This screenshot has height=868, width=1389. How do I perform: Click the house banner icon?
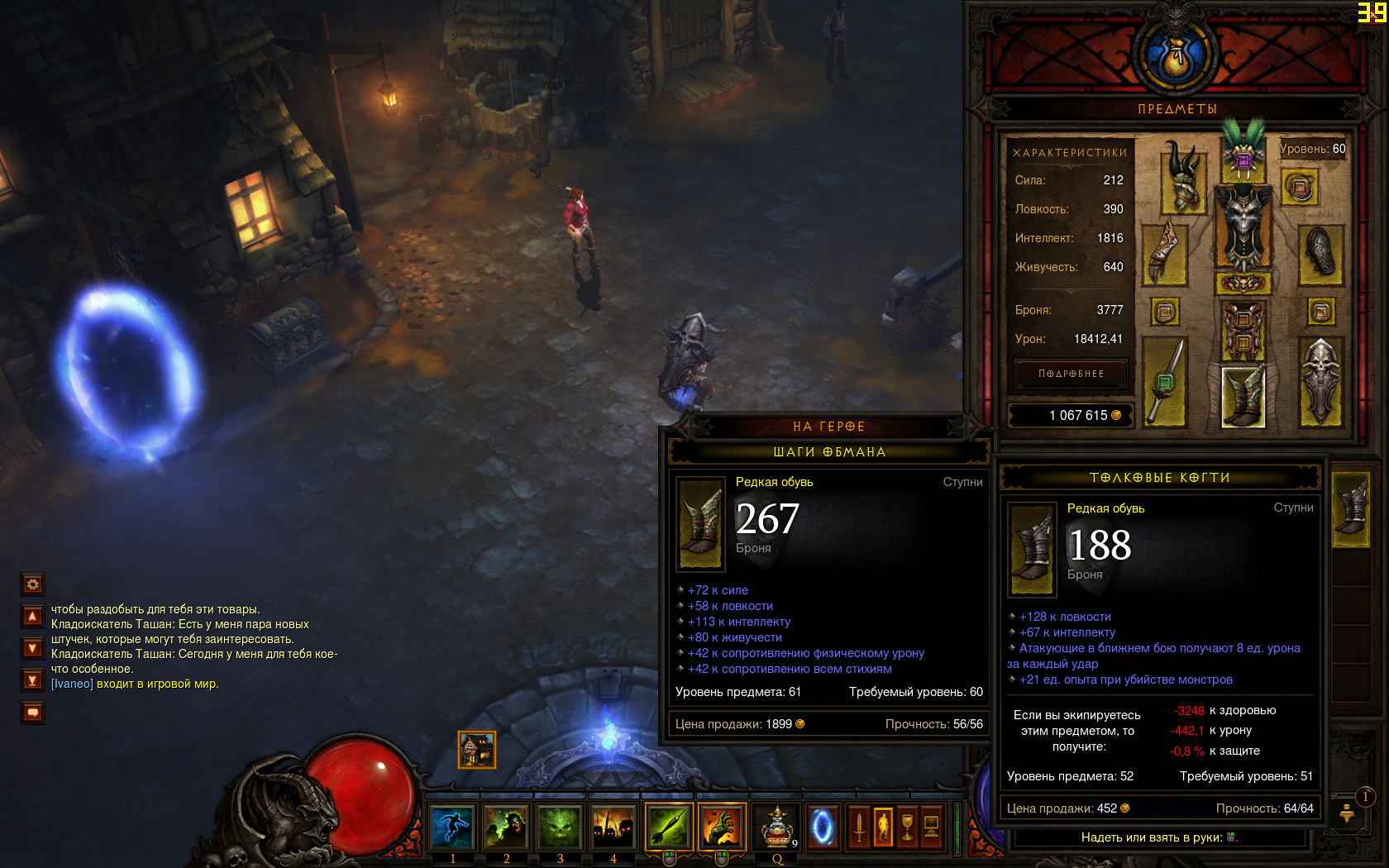[x=477, y=750]
